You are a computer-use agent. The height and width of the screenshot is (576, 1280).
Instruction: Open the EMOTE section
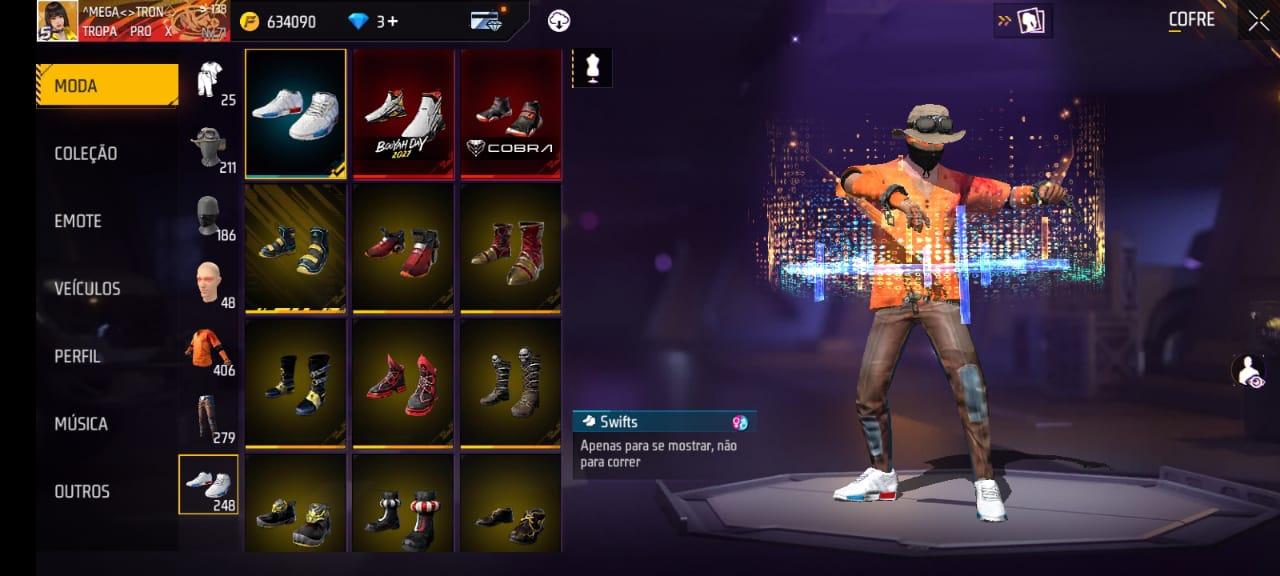click(x=78, y=221)
